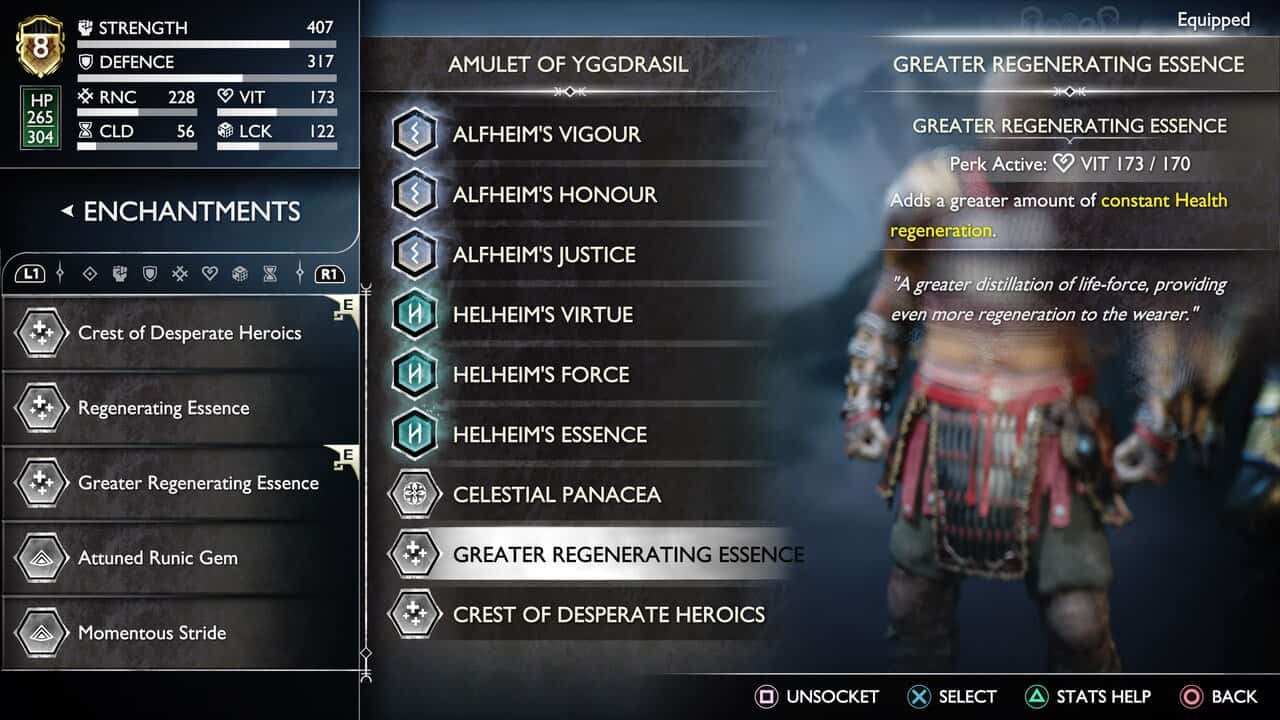This screenshot has width=1280, height=720.
Task: Filter enchantments by the luck dice icon
Action: (240, 273)
